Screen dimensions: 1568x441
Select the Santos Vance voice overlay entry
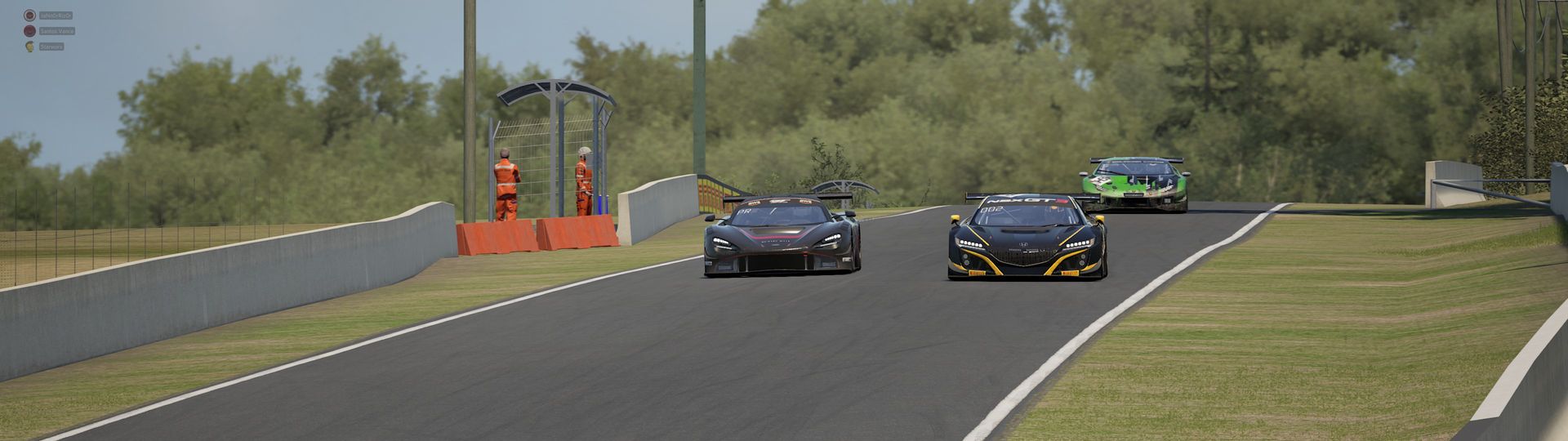click(56, 31)
